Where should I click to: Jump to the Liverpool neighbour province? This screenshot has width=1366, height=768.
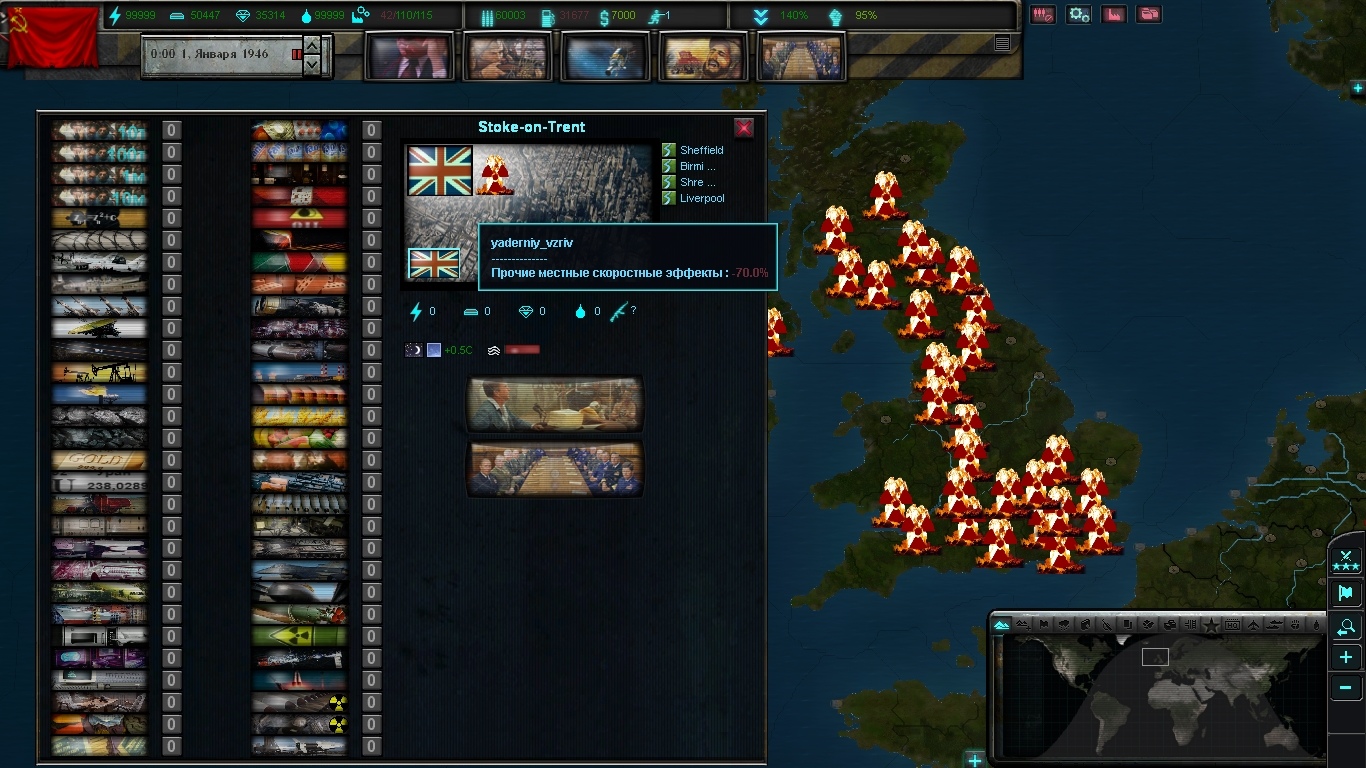click(x=701, y=198)
